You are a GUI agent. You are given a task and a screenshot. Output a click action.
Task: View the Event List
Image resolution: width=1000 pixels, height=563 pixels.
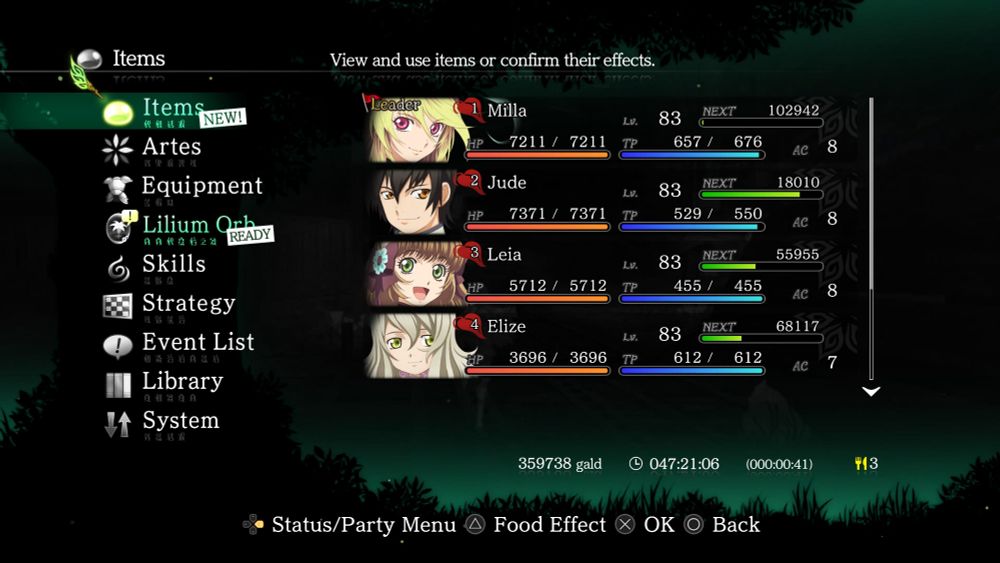(197, 342)
